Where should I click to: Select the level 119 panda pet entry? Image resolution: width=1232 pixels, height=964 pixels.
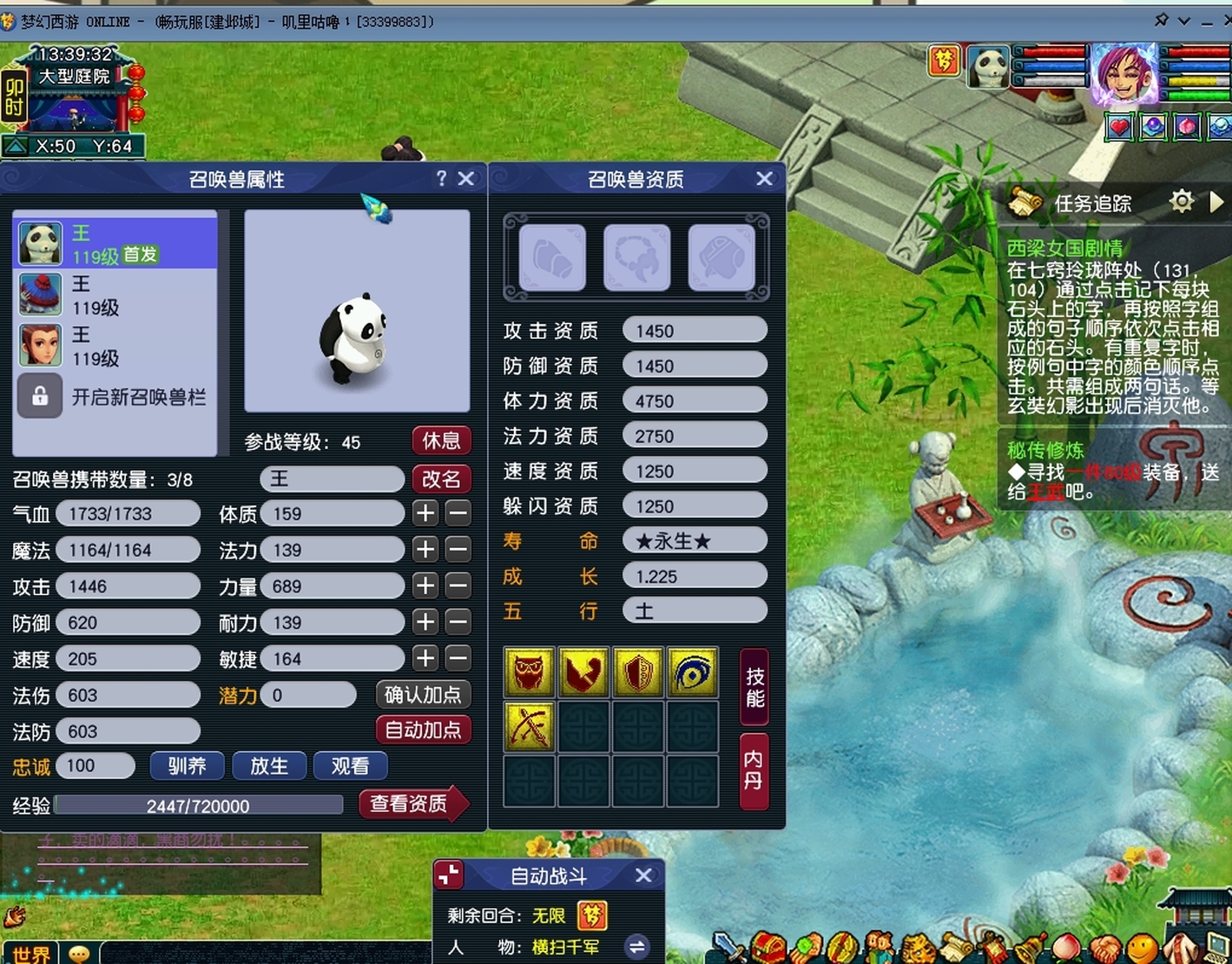tap(115, 243)
